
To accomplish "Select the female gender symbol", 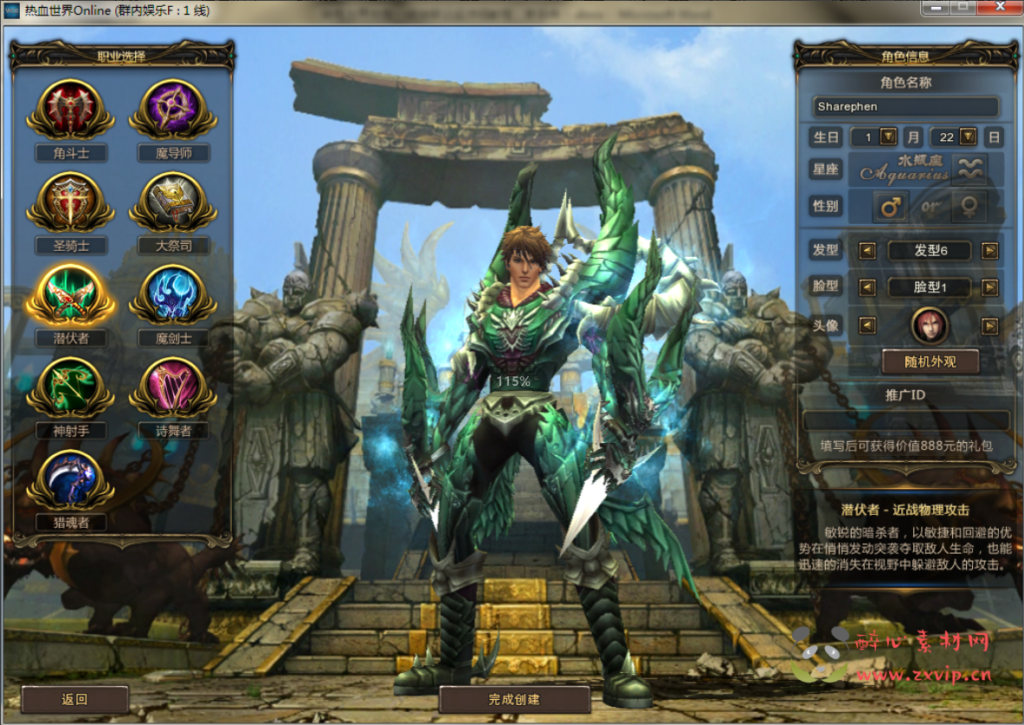I will (x=968, y=207).
